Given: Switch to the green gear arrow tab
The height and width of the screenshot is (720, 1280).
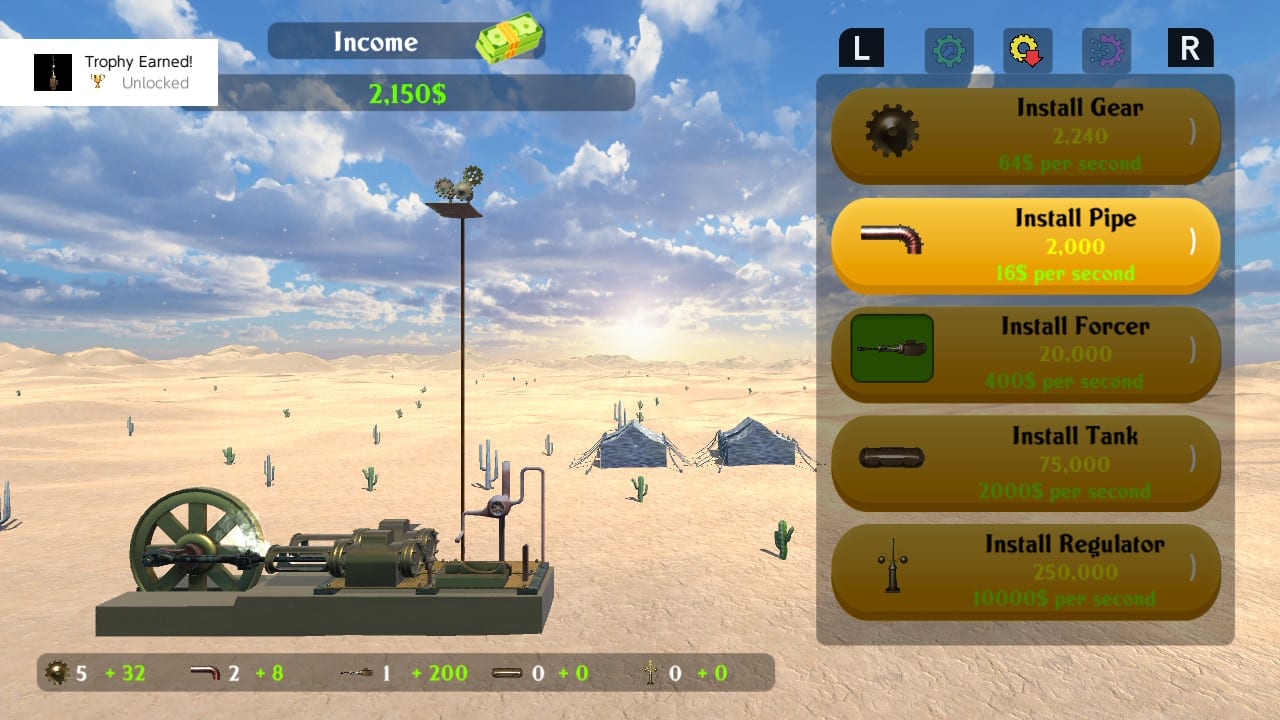Looking at the screenshot, I should (948, 50).
